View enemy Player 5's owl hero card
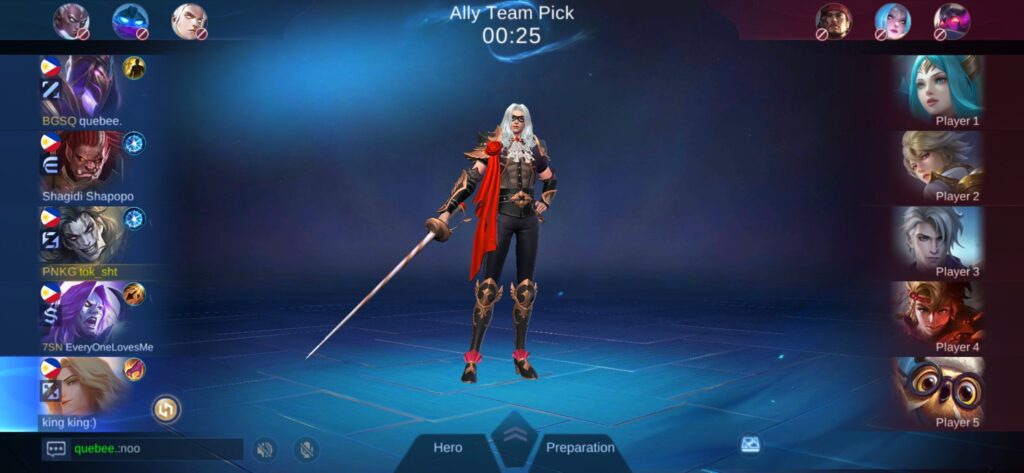Screen dimensions: 1024x473 click(x=940, y=389)
